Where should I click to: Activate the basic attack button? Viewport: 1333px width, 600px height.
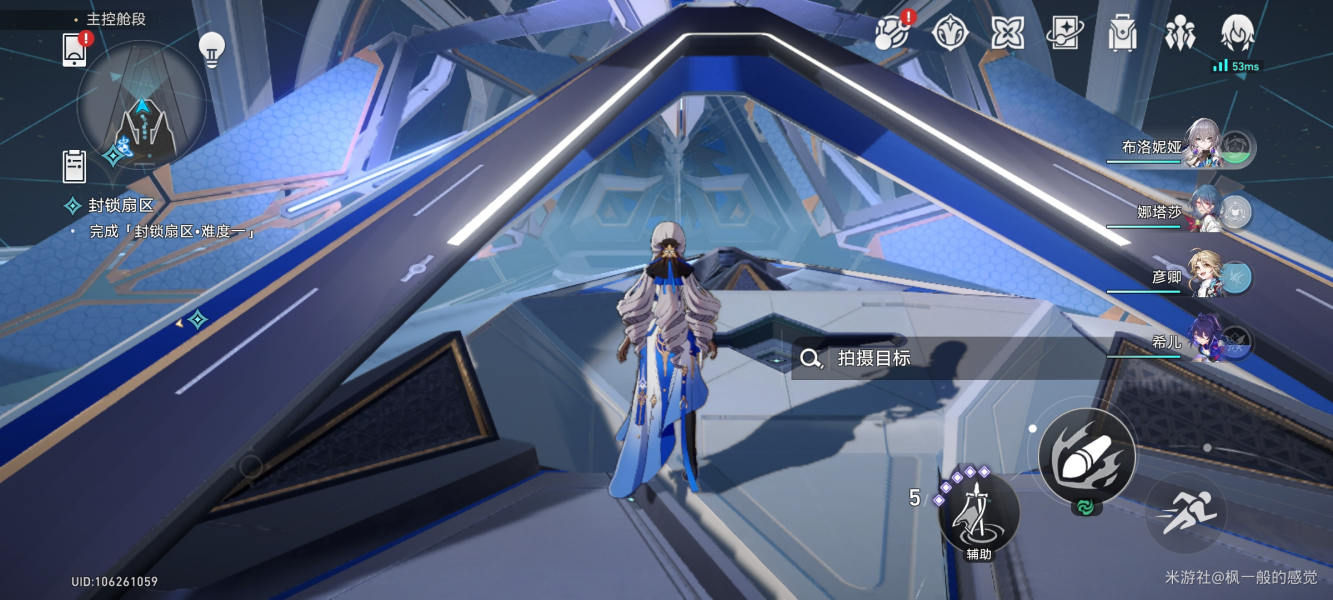pos(1086,456)
